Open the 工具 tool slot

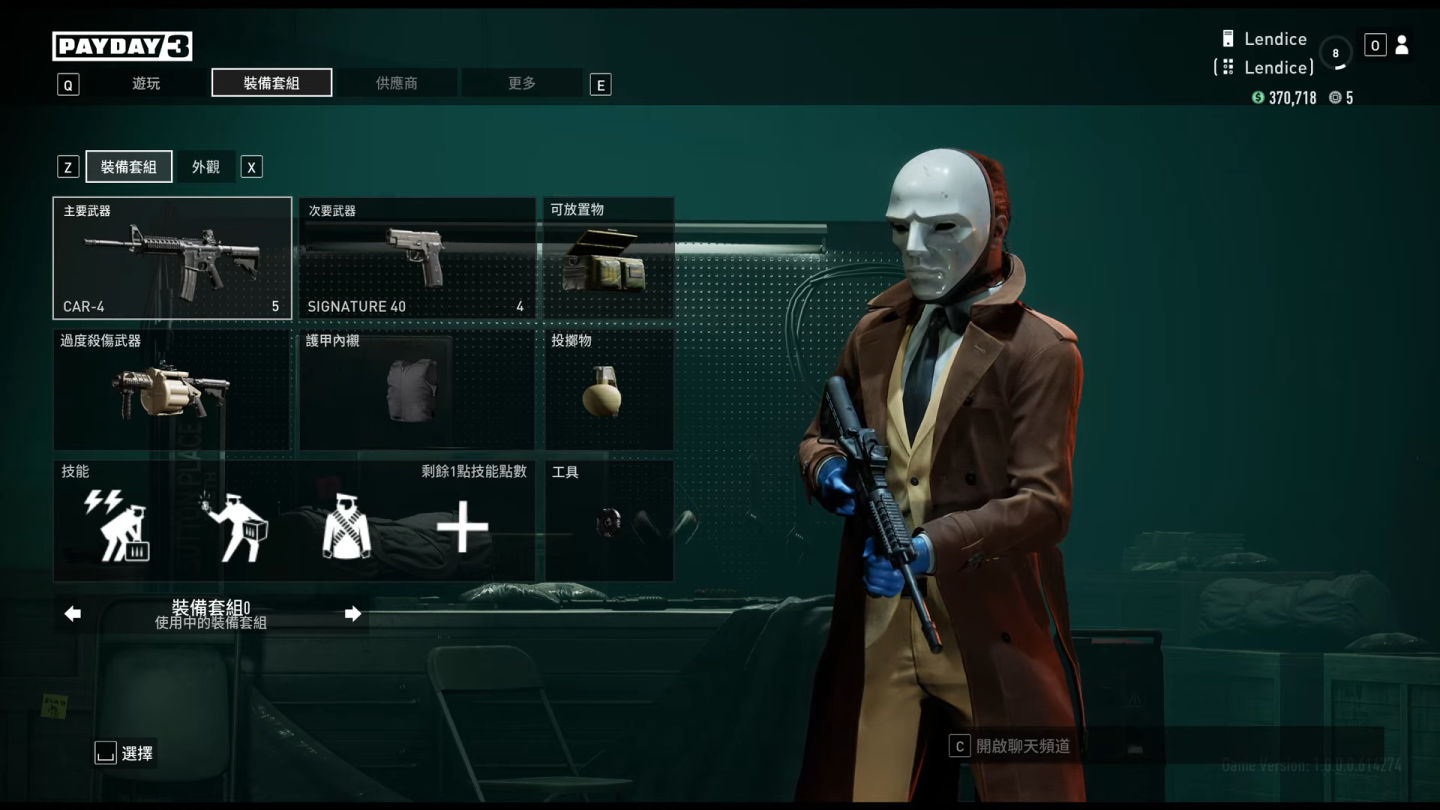click(608, 520)
